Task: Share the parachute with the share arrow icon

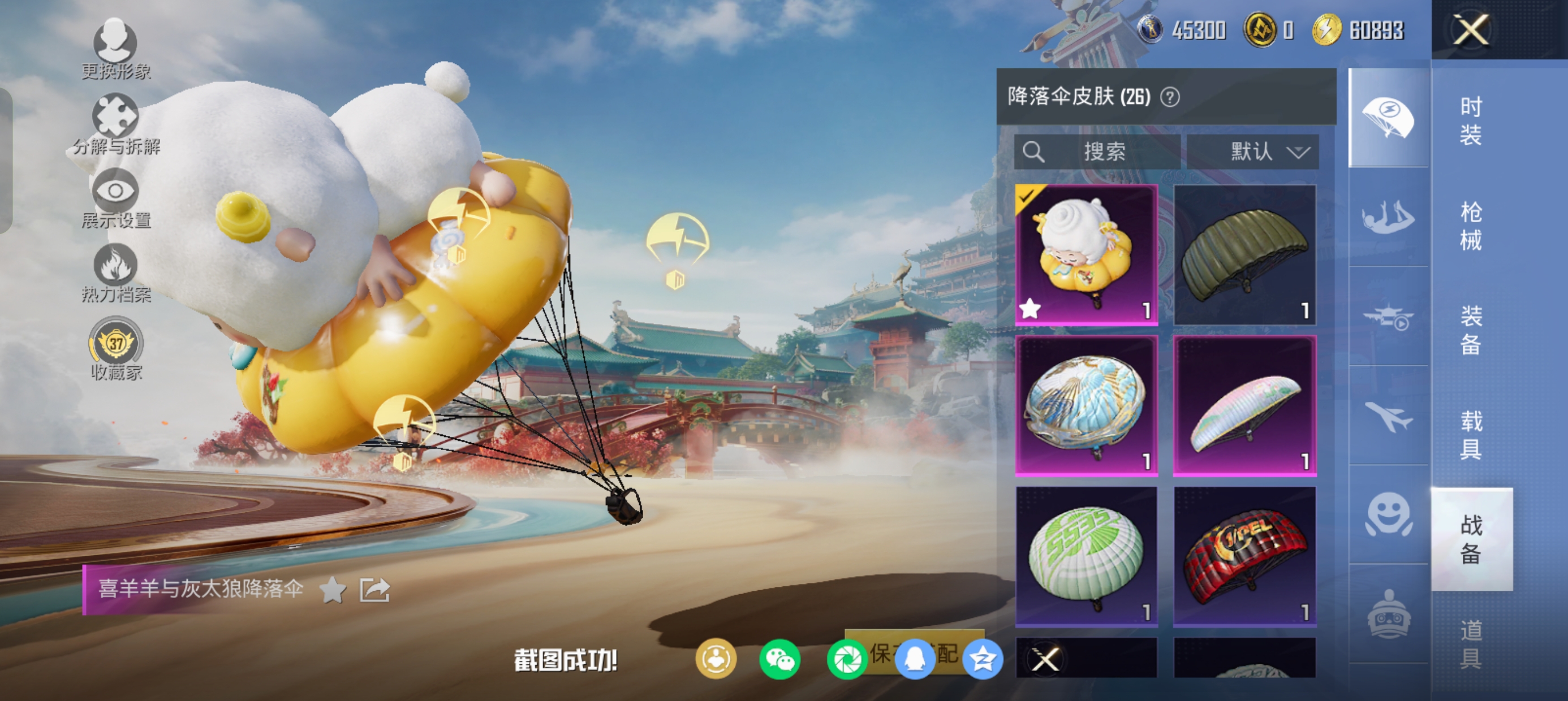Action: click(x=374, y=589)
